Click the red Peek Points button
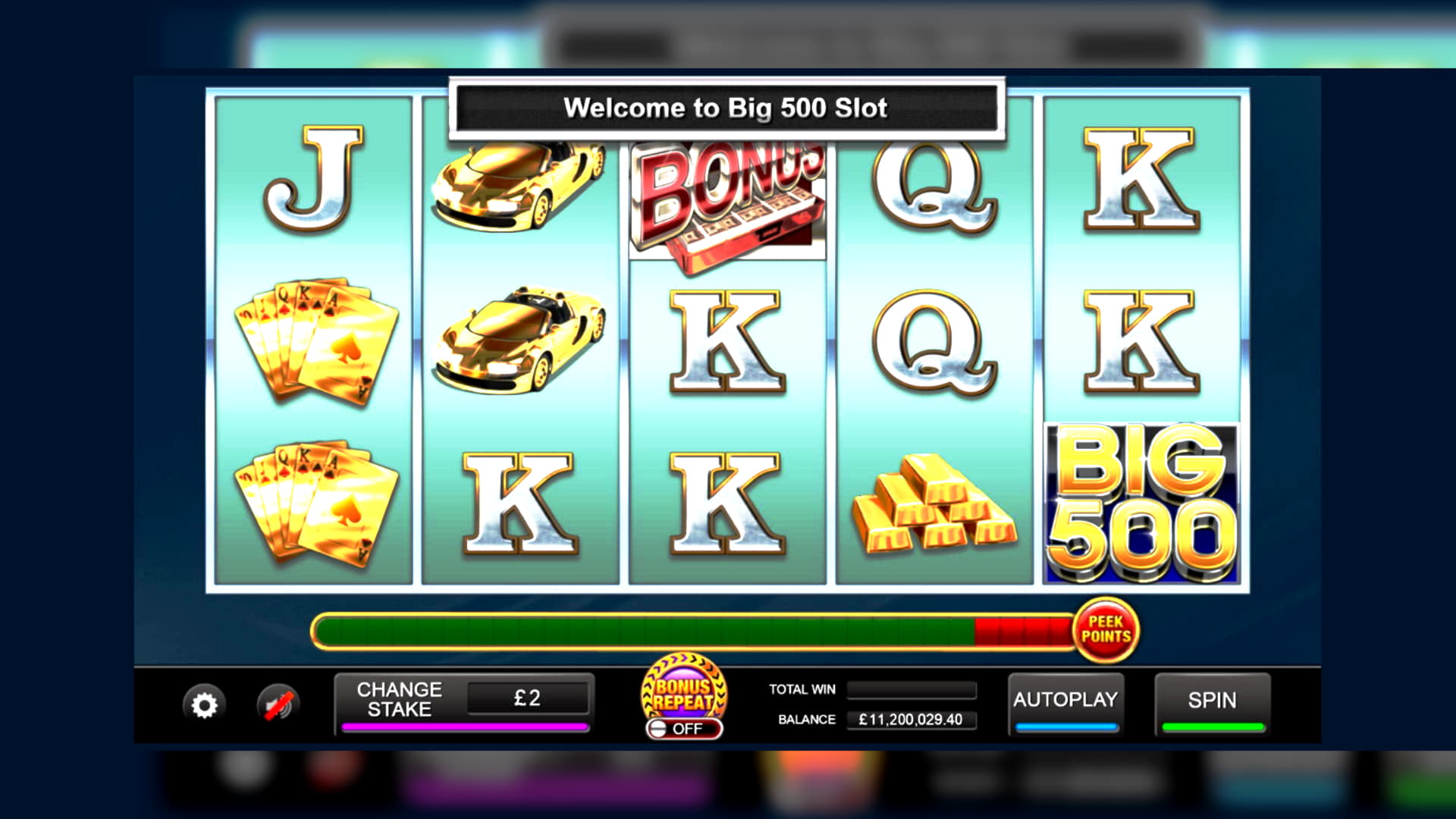The width and height of the screenshot is (1456, 819). (1106, 630)
